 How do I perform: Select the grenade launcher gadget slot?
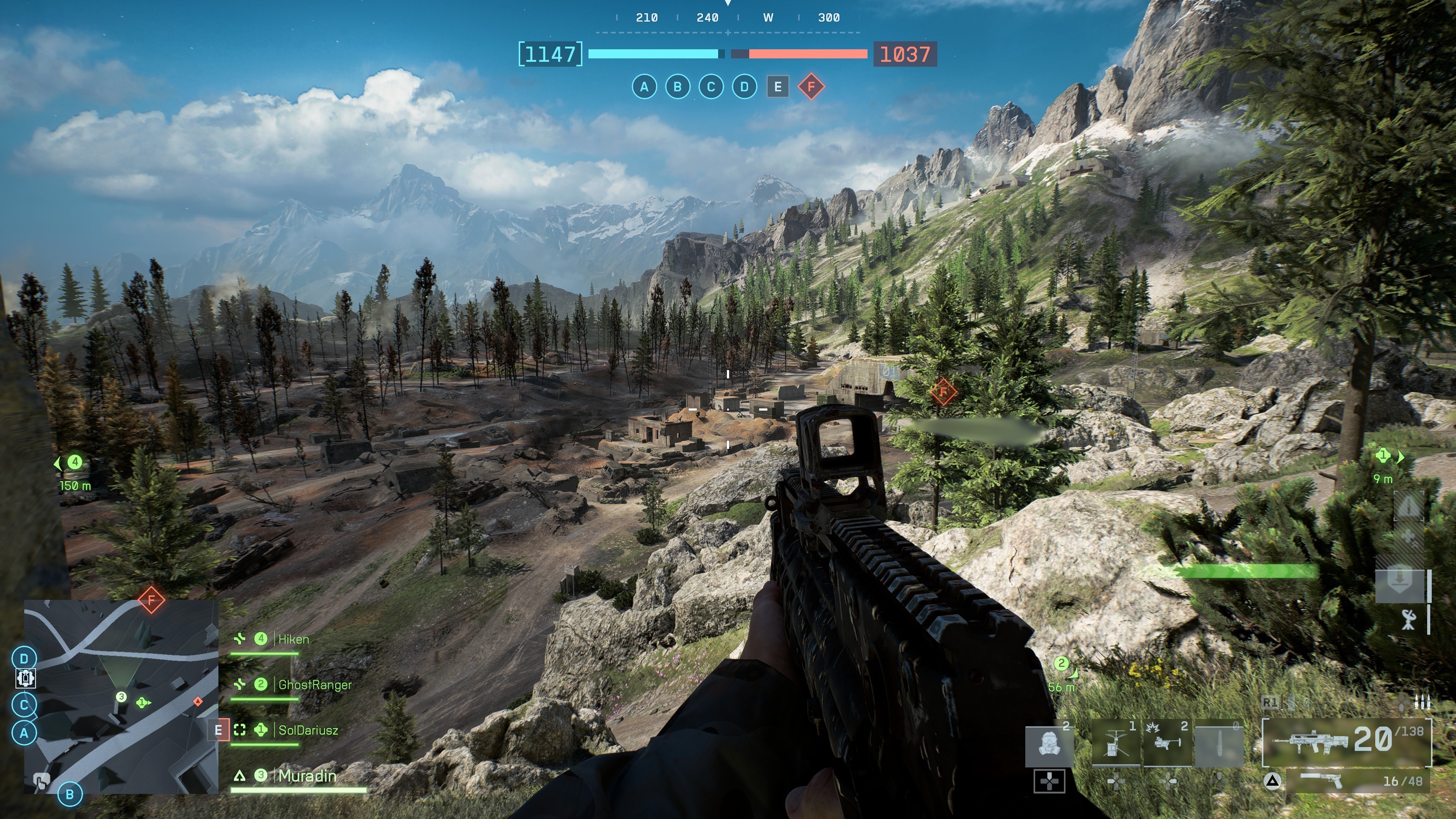pyautogui.click(x=1167, y=743)
